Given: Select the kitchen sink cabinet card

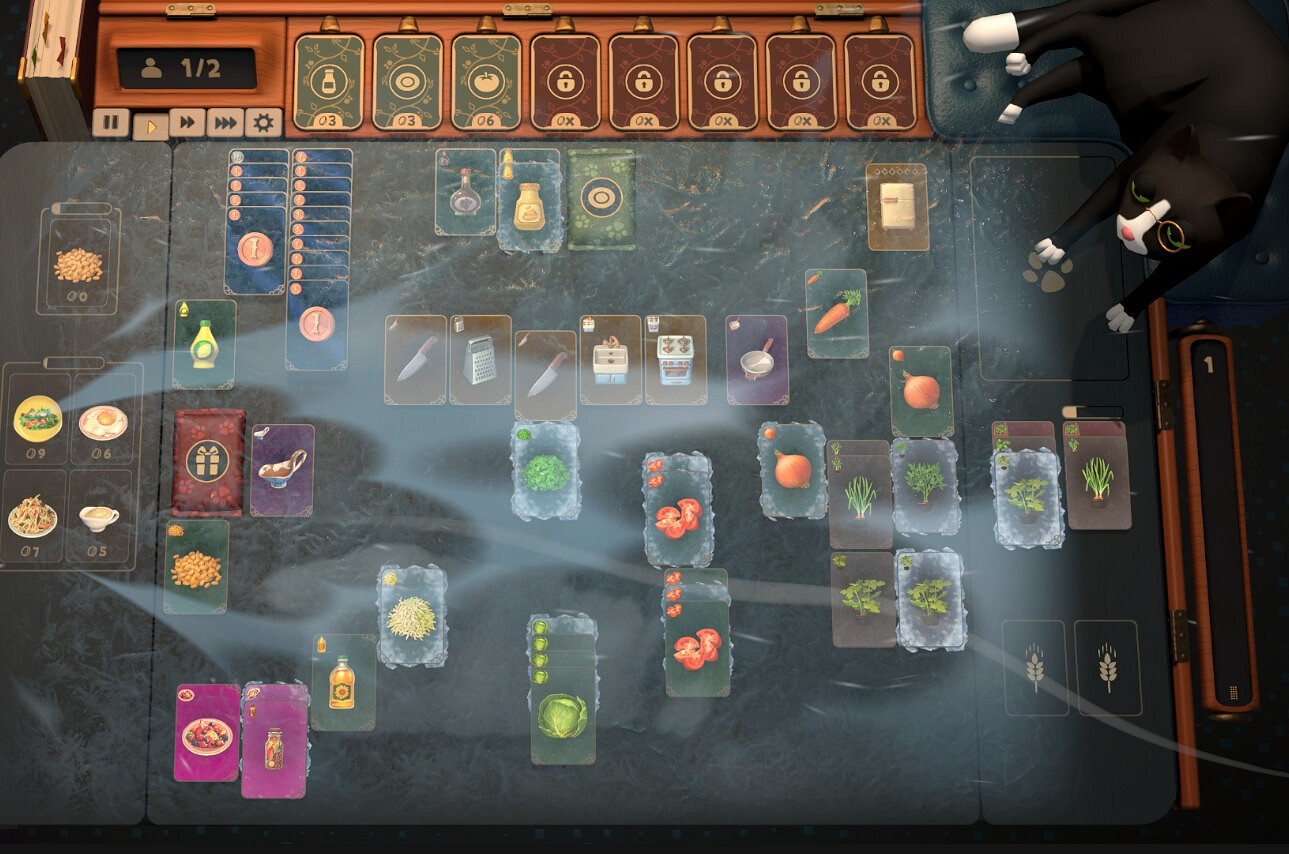Looking at the screenshot, I should (608, 360).
